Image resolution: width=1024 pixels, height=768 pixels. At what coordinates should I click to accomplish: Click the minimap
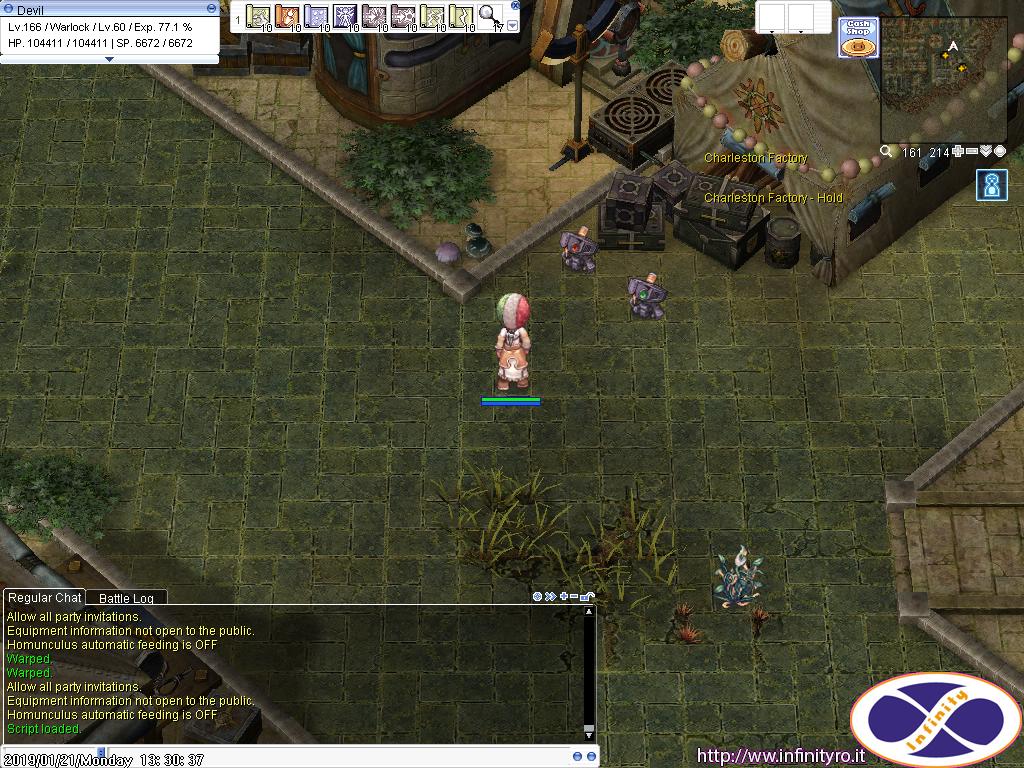pyautogui.click(x=943, y=81)
